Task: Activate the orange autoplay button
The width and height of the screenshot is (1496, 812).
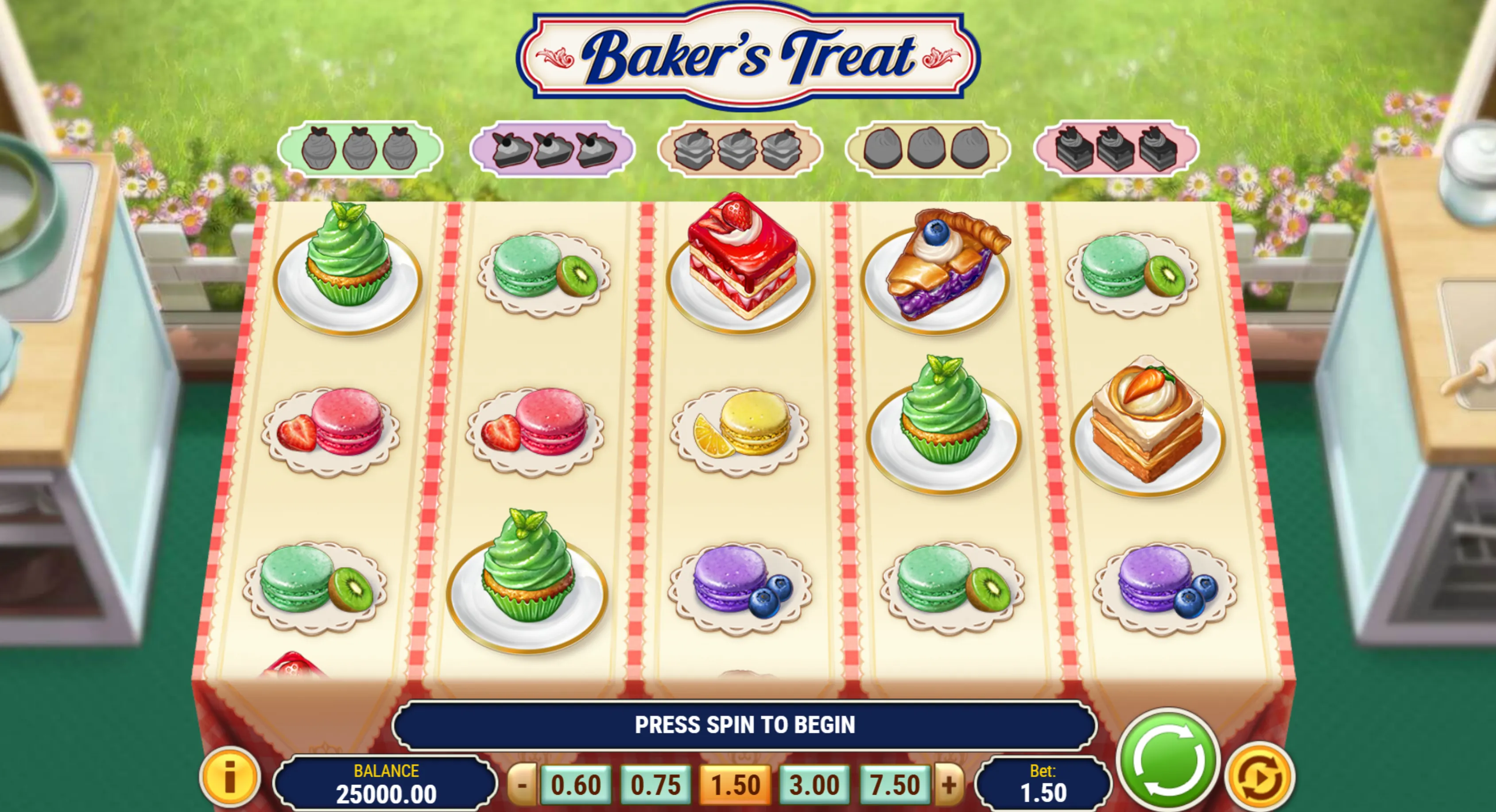Action: tap(1259, 777)
